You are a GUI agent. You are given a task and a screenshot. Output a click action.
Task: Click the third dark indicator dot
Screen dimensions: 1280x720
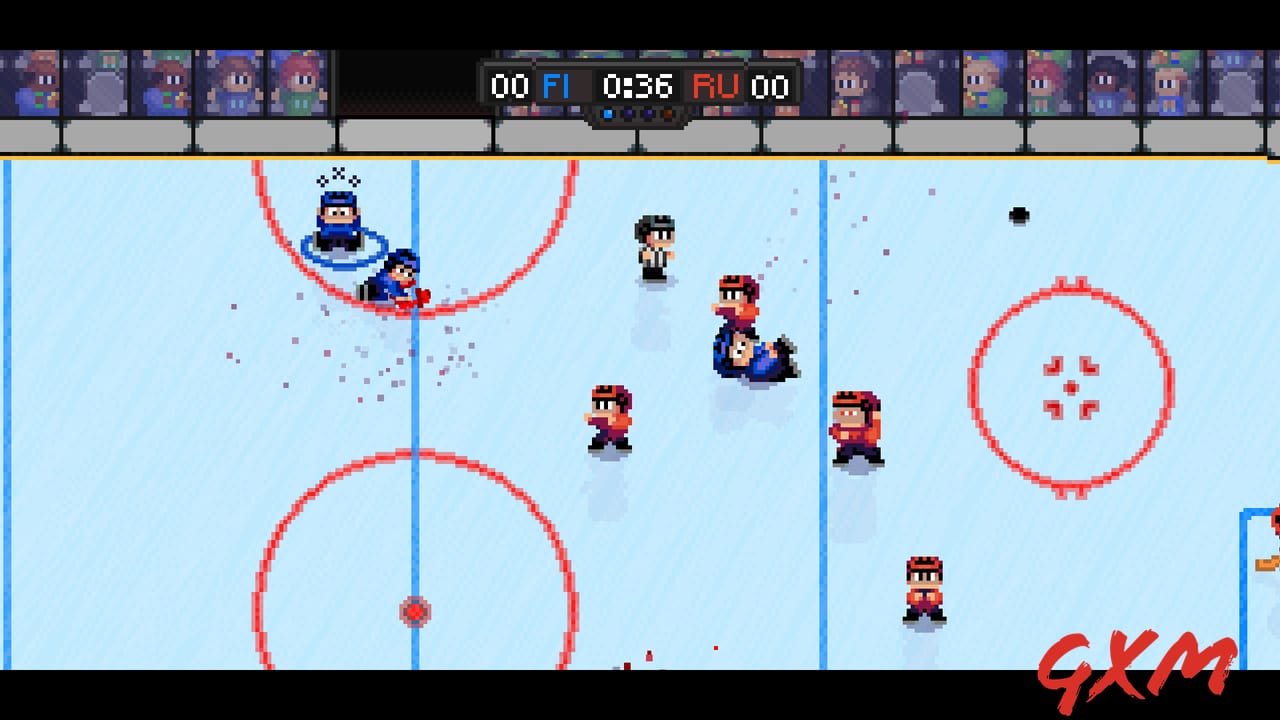pyautogui.click(x=648, y=113)
